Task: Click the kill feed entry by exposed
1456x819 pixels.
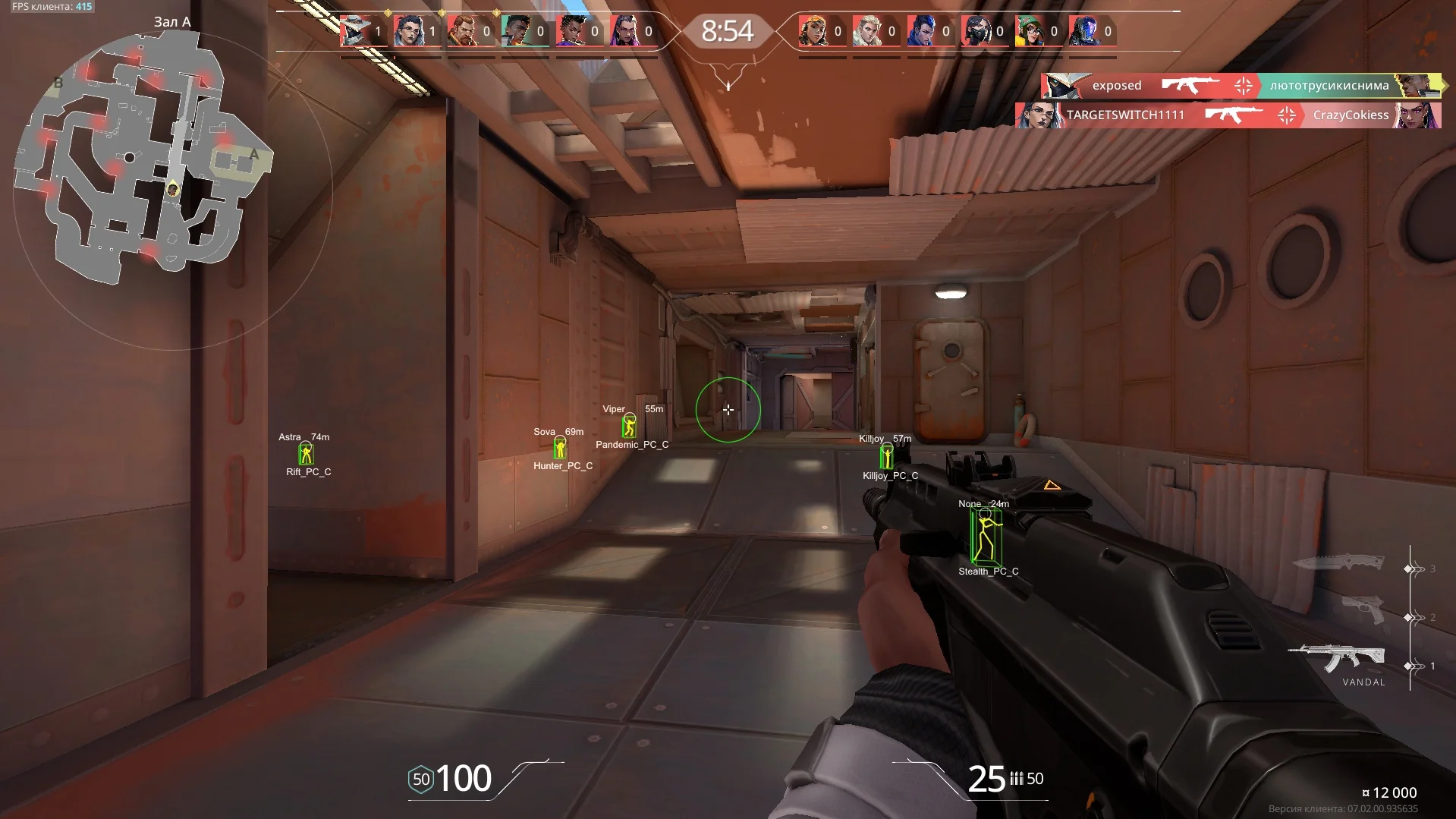Action: click(1241, 86)
